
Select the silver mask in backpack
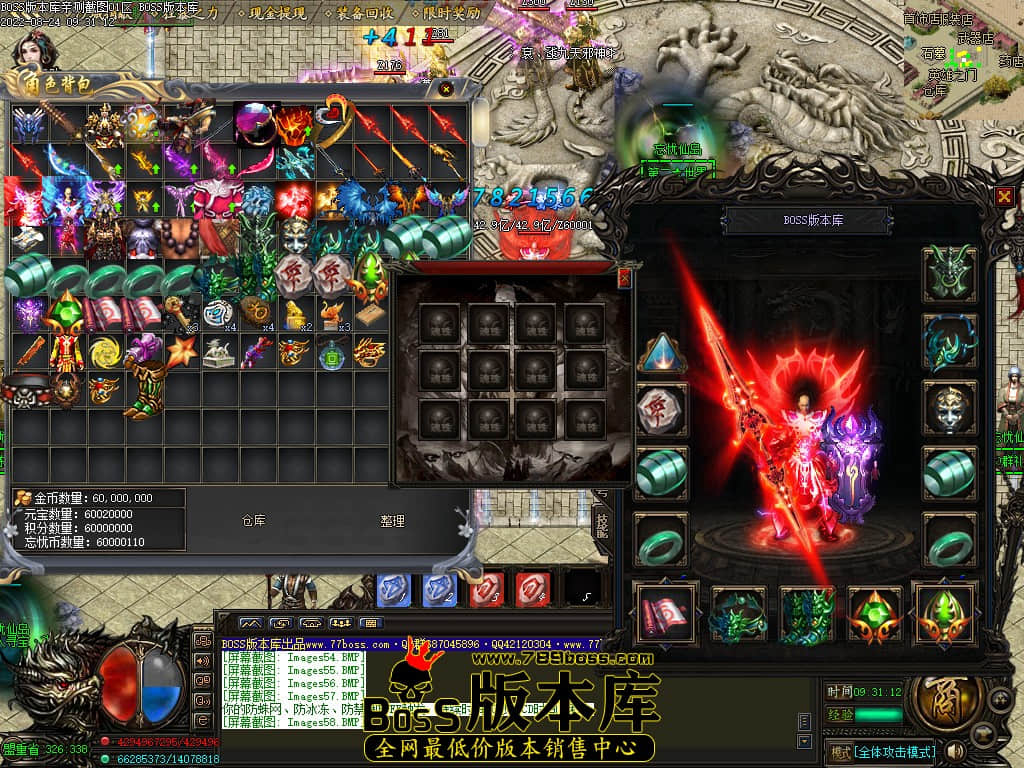coord(293,235)
